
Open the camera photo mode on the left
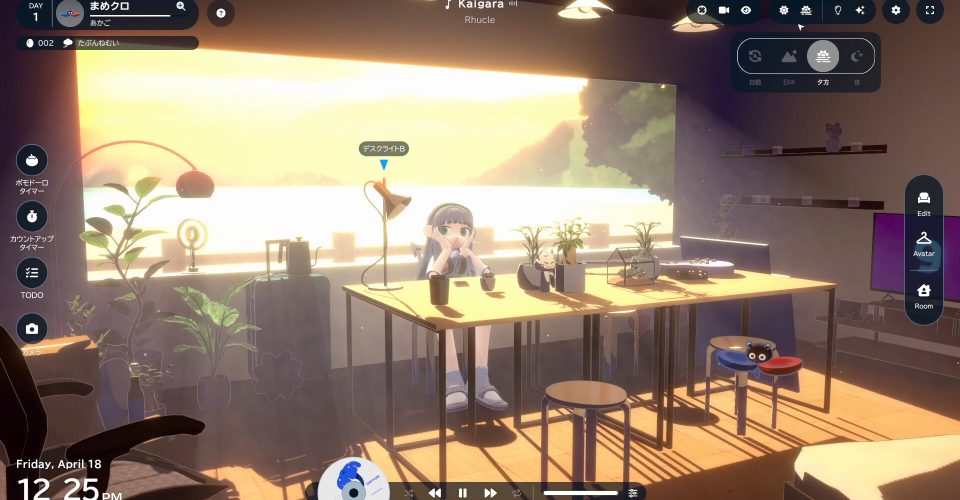pos(32,328)
